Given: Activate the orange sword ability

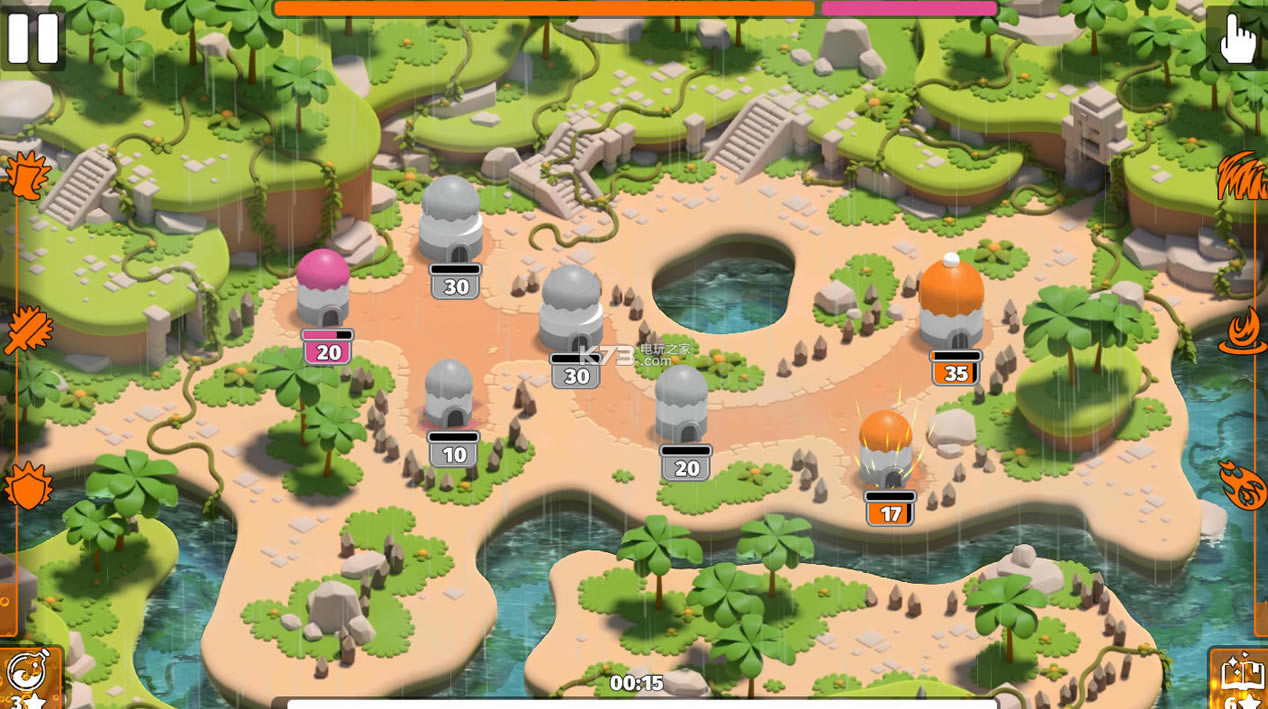Looking at the screenshot, I should 27,331.
